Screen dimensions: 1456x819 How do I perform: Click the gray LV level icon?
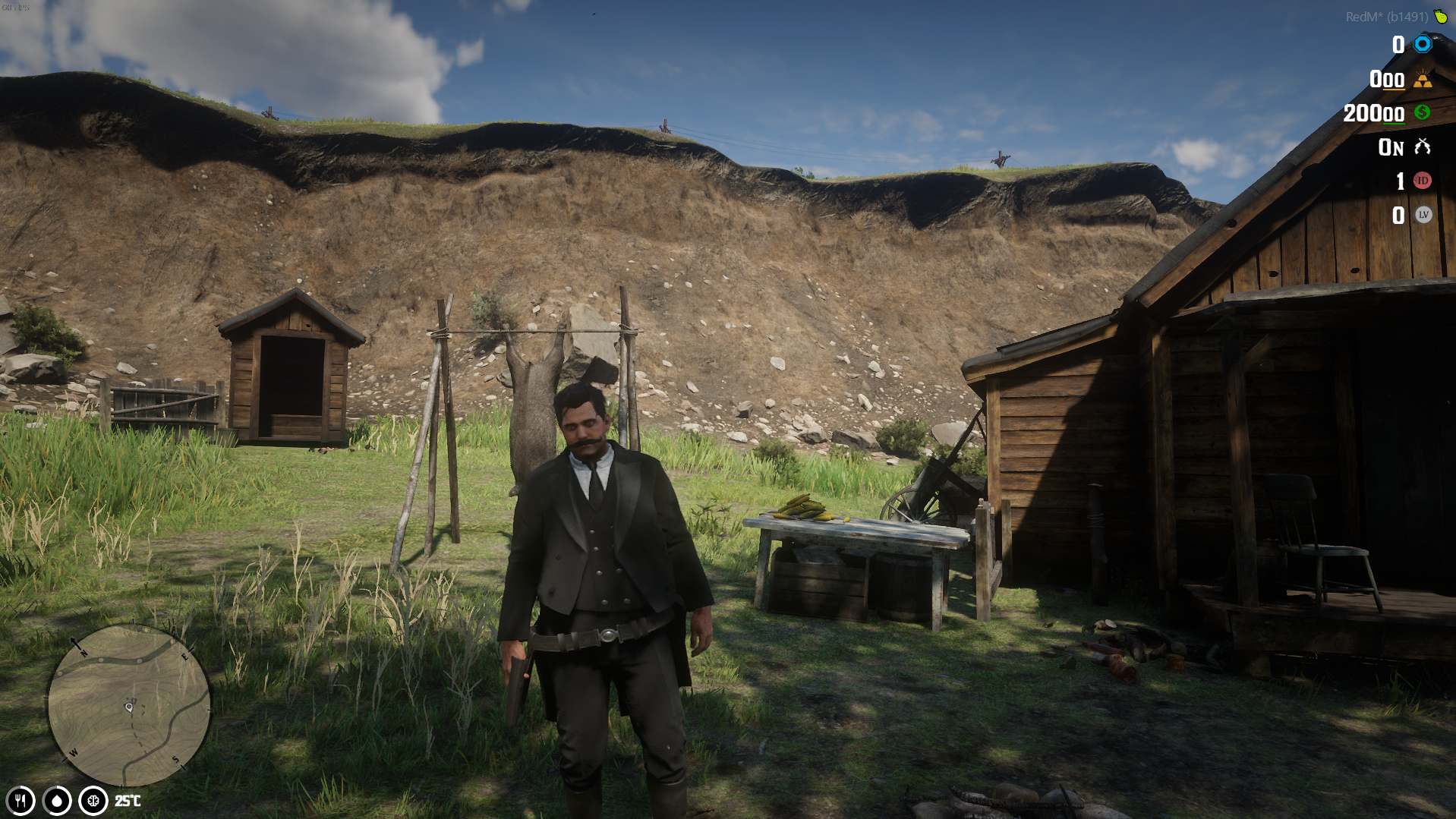point(1421,216)
